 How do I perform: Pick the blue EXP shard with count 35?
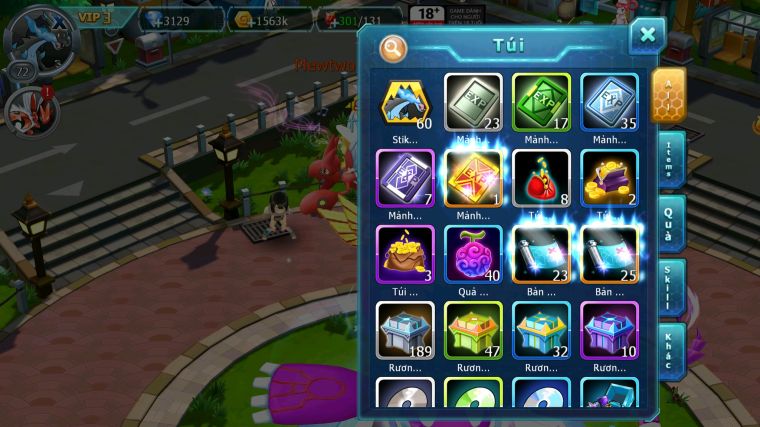(x=609, y=102)
